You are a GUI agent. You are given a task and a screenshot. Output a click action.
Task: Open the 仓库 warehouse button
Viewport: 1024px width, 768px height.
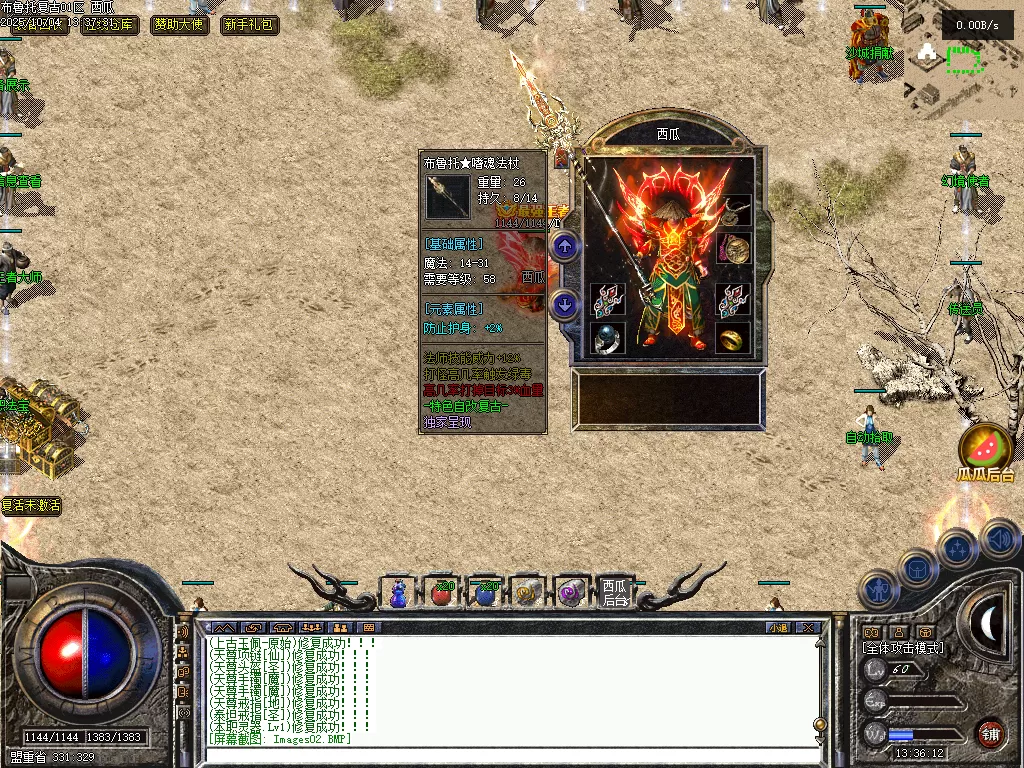pos(108,25)
